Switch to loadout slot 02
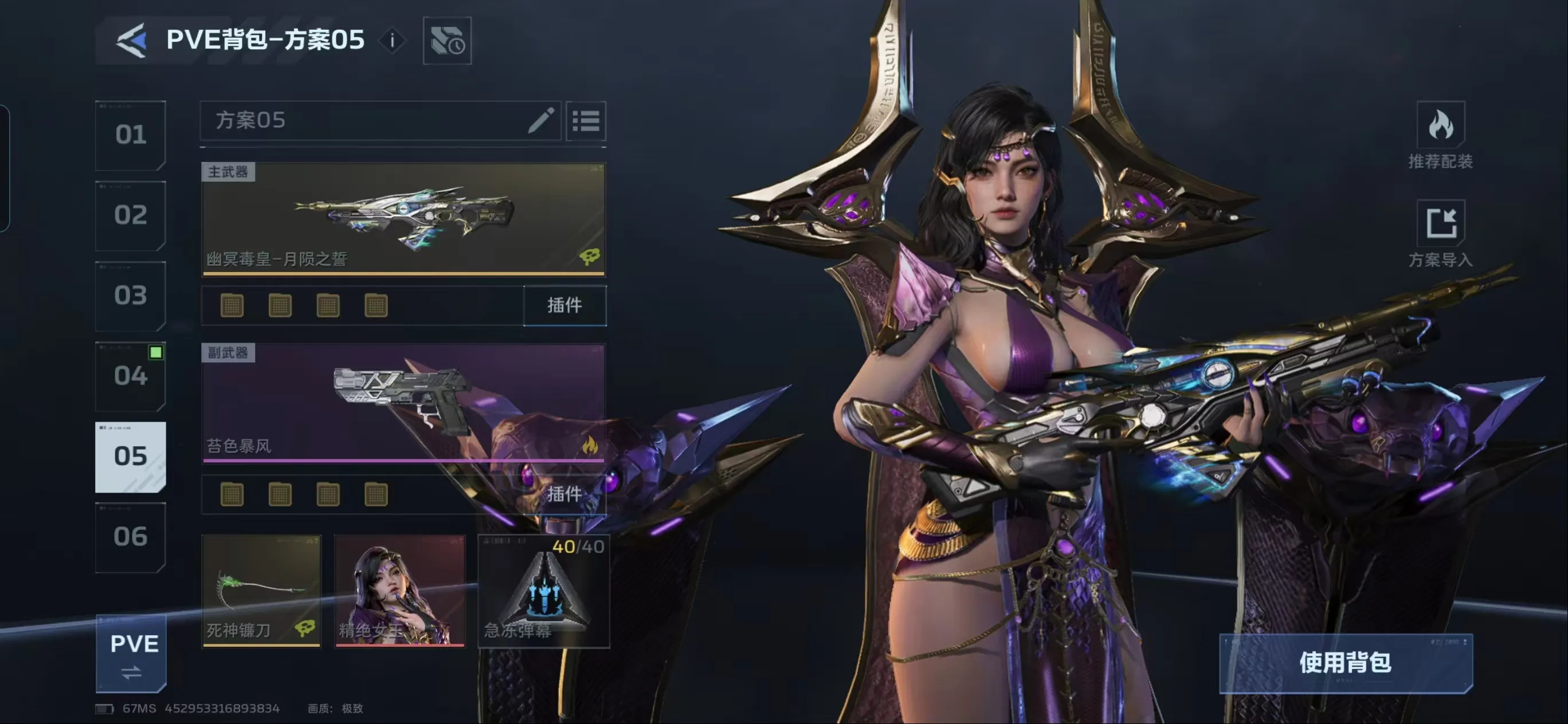The width and height of the screenshot is (1568, 724). pos(130,215)
